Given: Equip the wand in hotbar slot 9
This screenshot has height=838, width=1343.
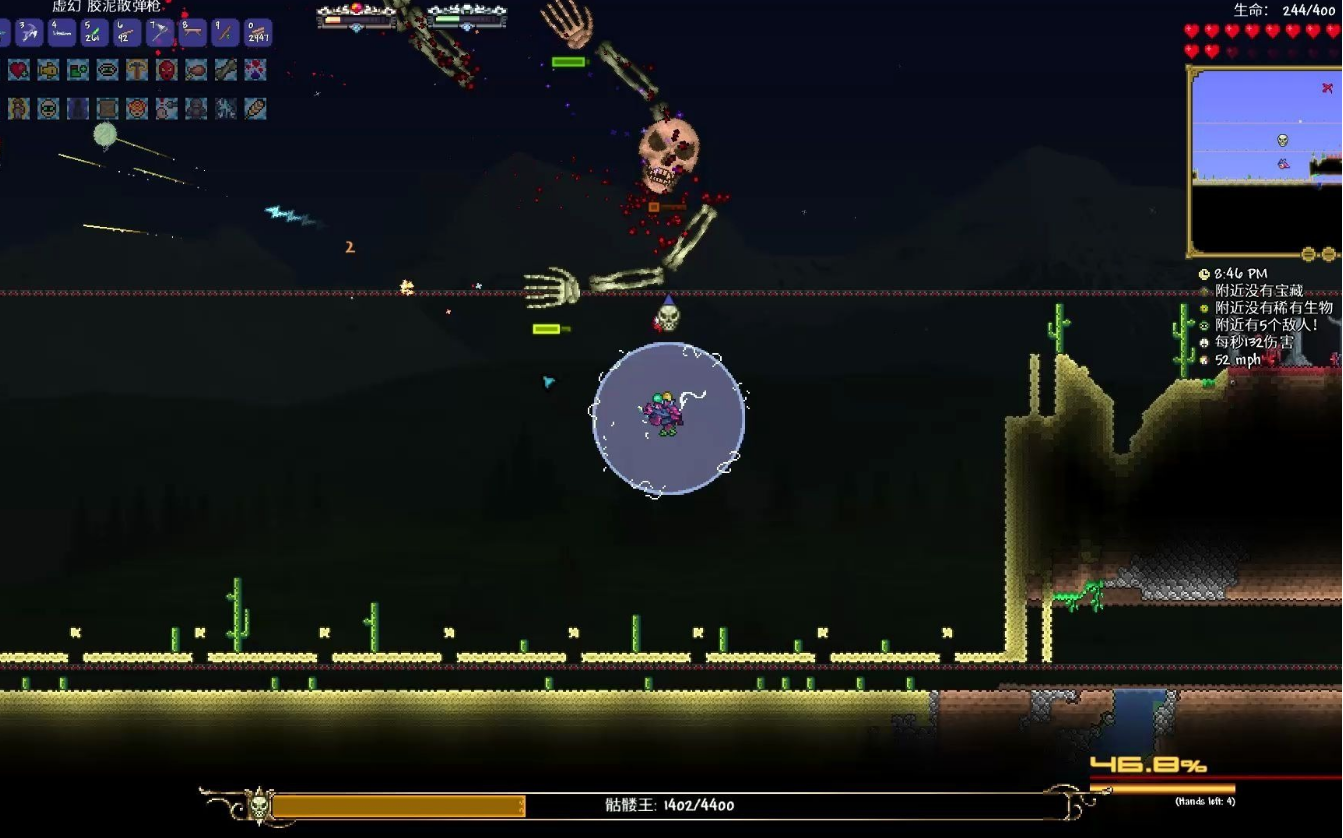Looking at the screenshot, I should (x=225, y=33).
